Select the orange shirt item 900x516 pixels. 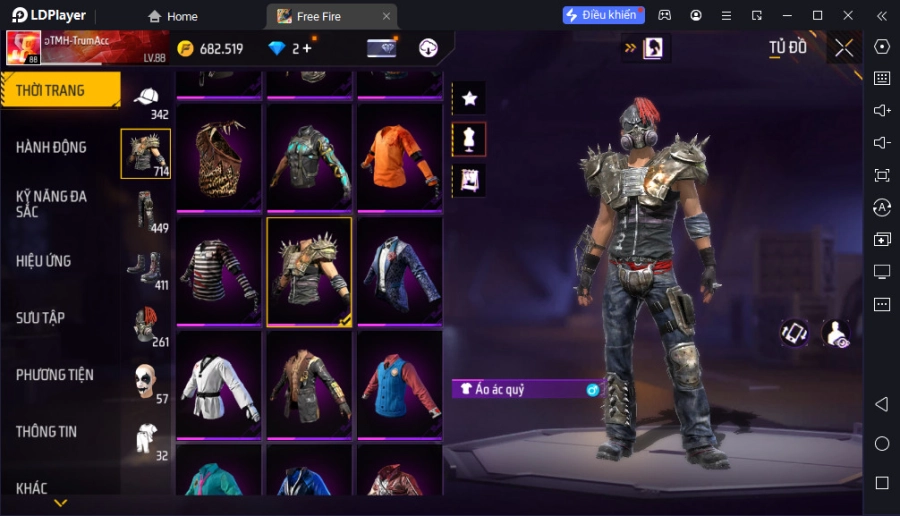pos(399,157)
